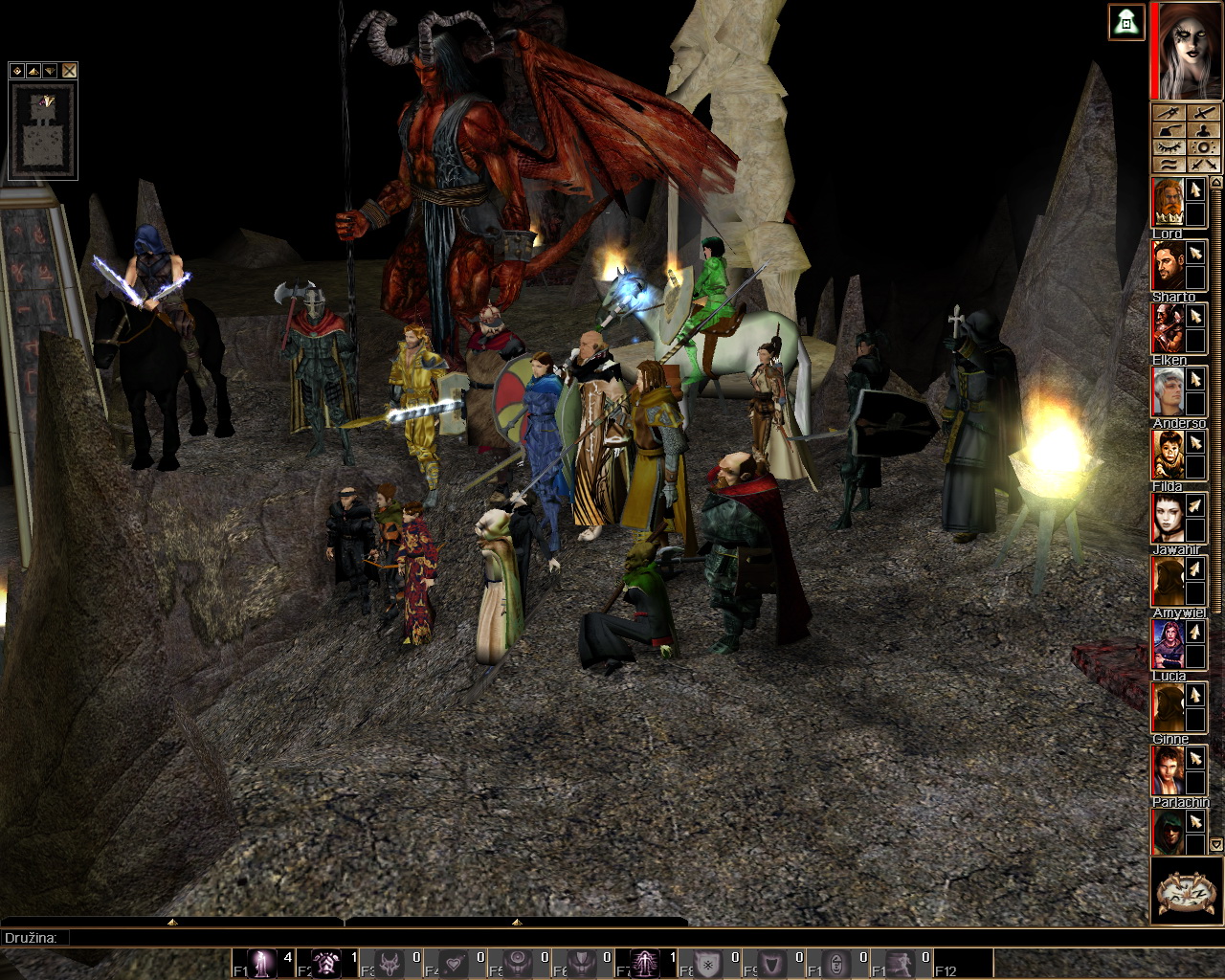The width and height of the screenshot is (1225, 980).
Task: Choose Elken's armored portrait
Action: pos(1167,328)
